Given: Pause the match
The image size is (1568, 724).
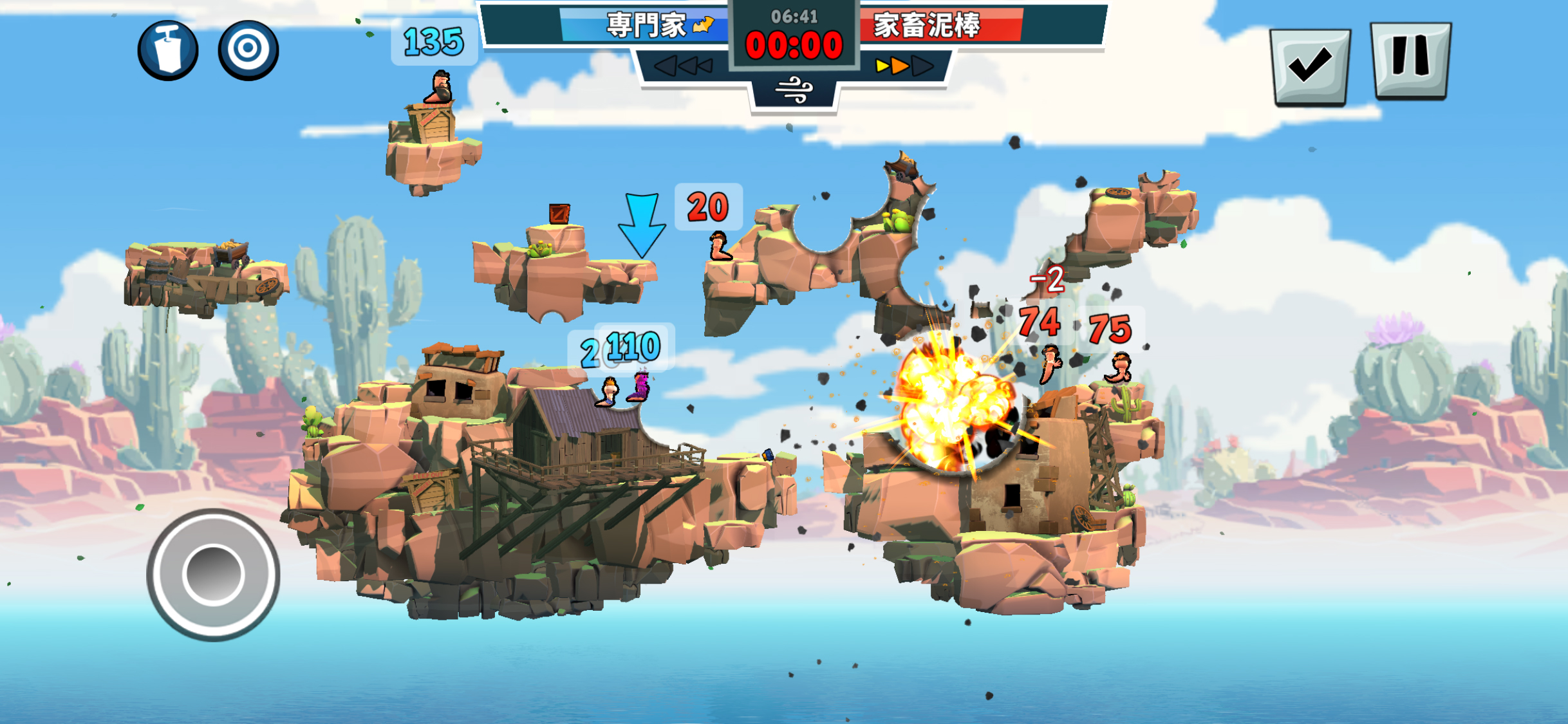Looking at the screenshot, I should [1410, 60].
